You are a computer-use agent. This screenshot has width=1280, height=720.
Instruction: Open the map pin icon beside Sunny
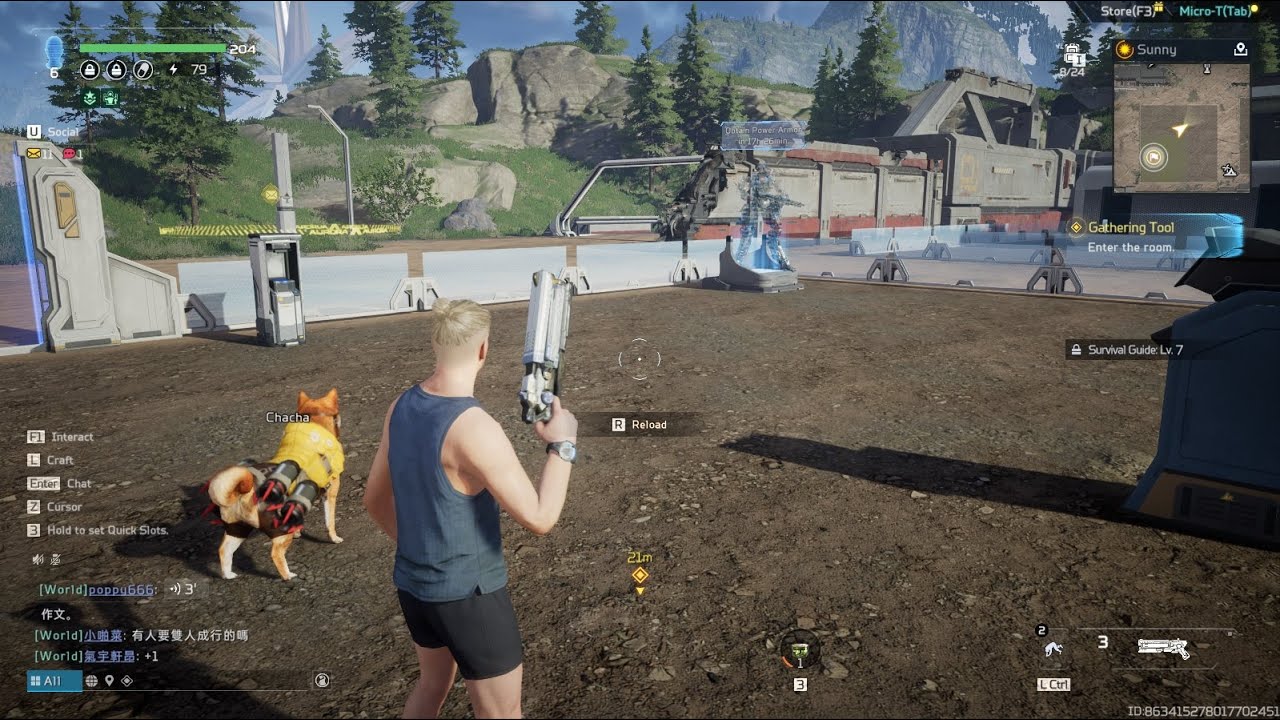coord(1240,49)
